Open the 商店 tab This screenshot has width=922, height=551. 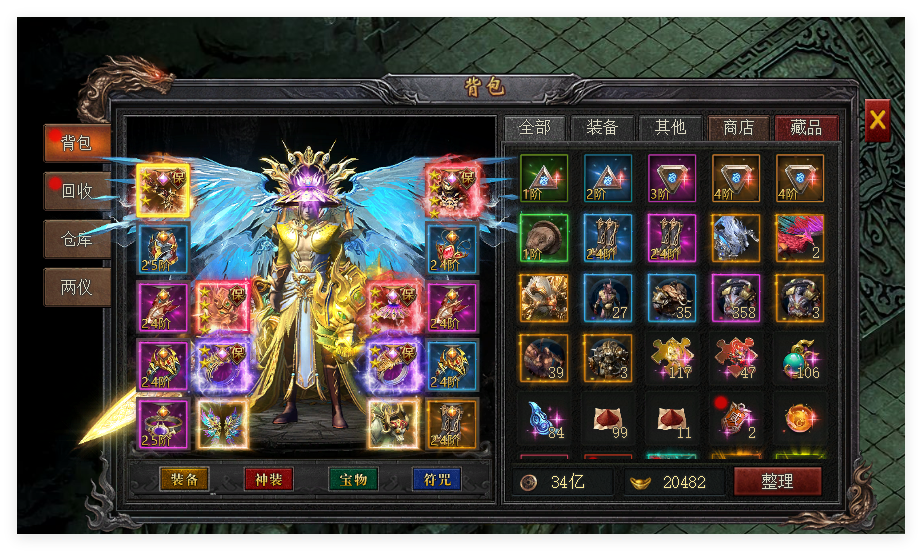738,128
